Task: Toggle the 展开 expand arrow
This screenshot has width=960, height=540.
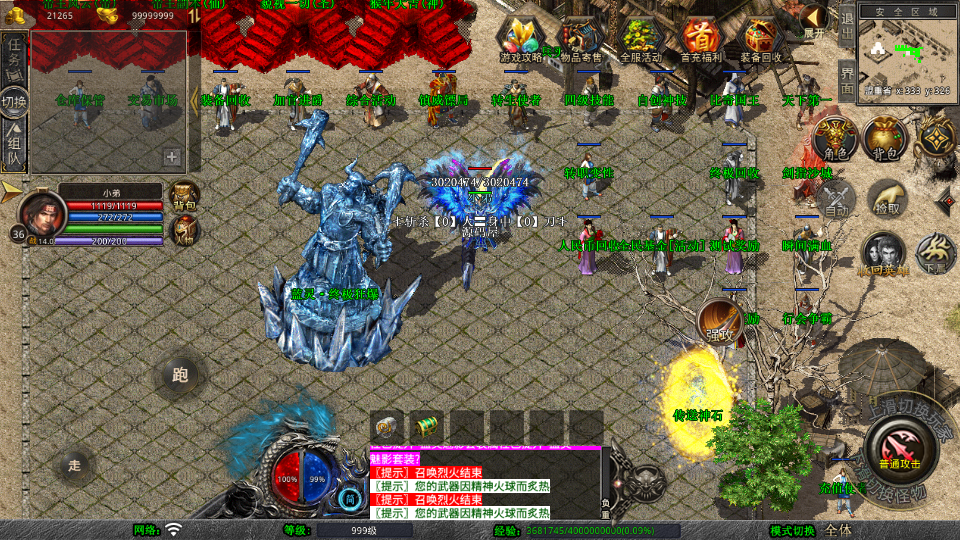Action: click(815, 20)
